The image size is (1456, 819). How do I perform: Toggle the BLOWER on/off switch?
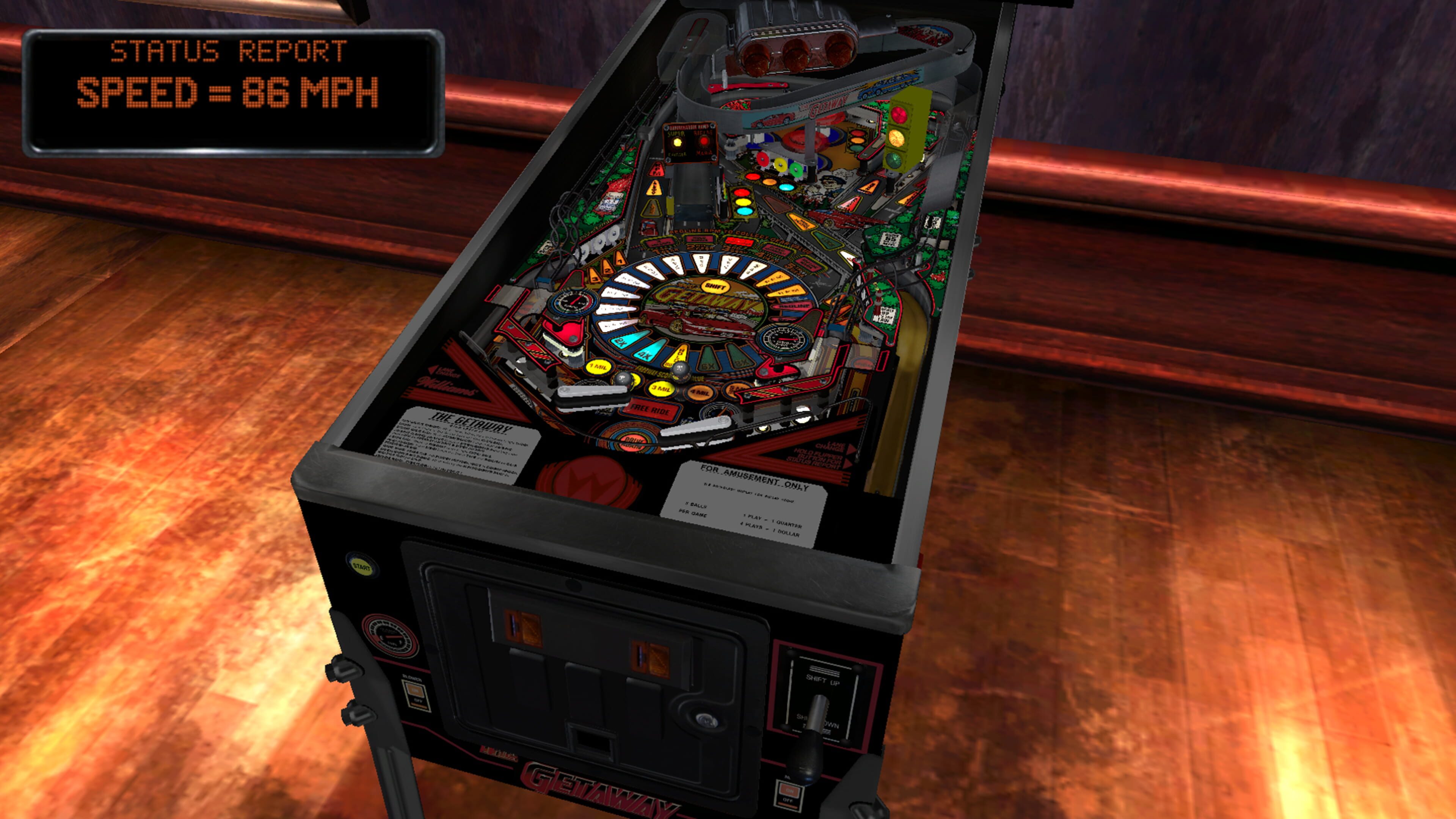pyautogui.click(x=417, y=692)
